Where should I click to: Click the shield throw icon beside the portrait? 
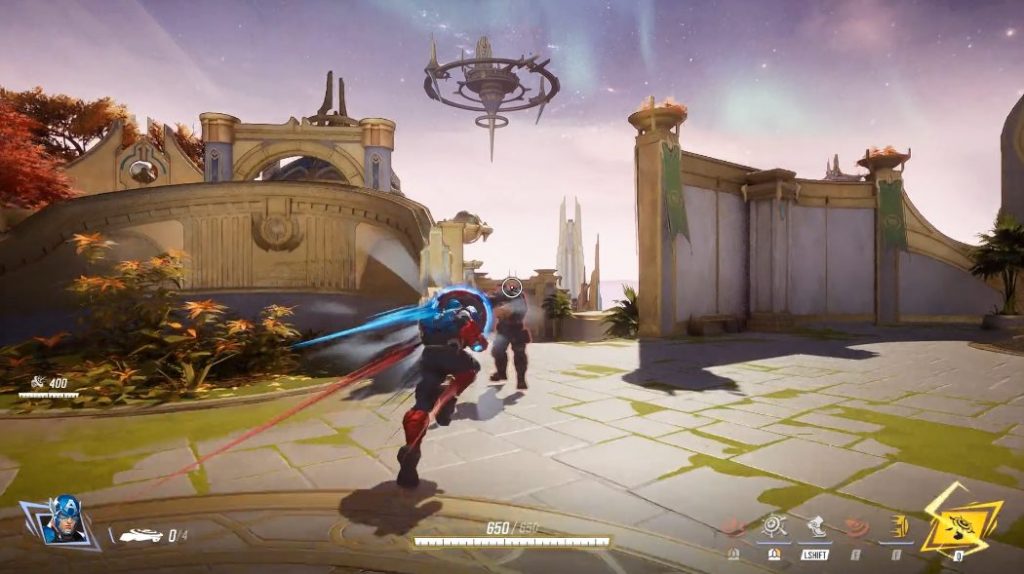[140, 536]
